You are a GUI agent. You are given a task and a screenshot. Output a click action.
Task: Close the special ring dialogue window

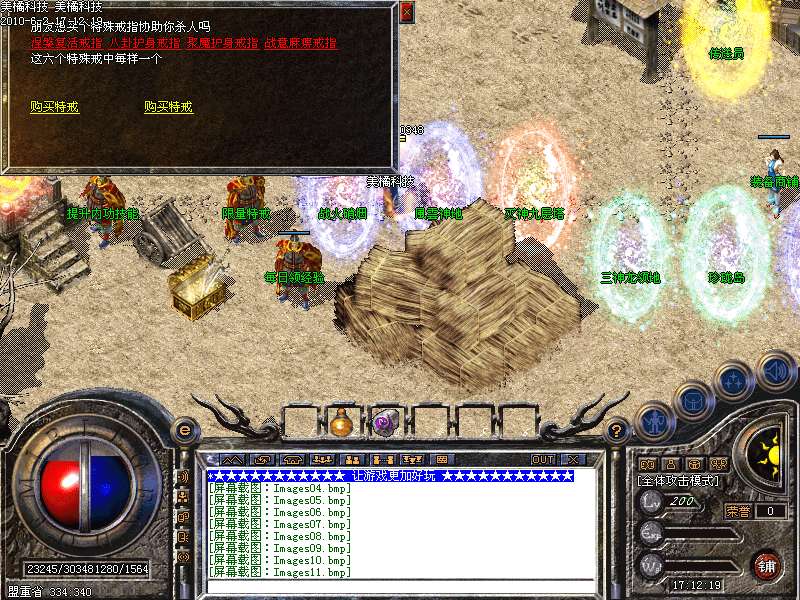pyautogui.click(x=405, y=12)
